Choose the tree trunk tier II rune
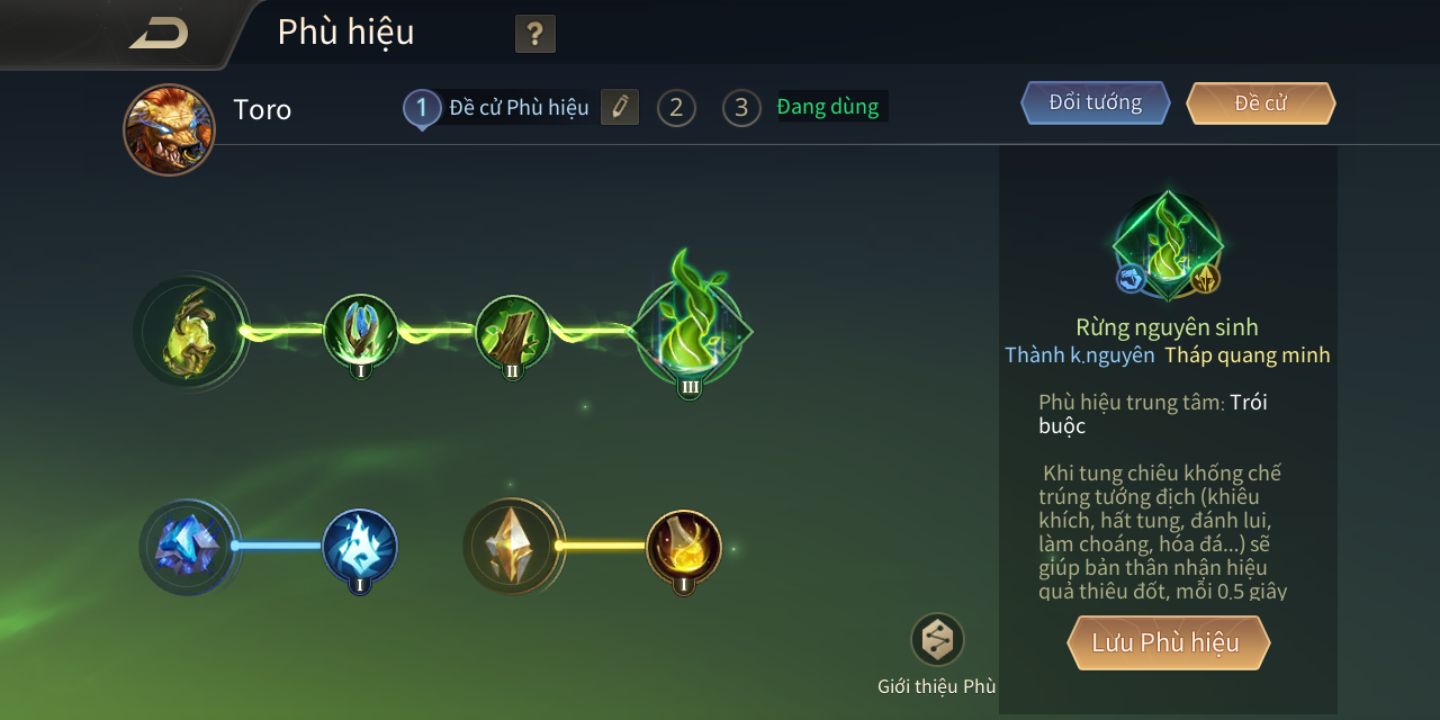The height and width of the screenshot is (720, 1440). pyautogui.click(x=513, y=332)
